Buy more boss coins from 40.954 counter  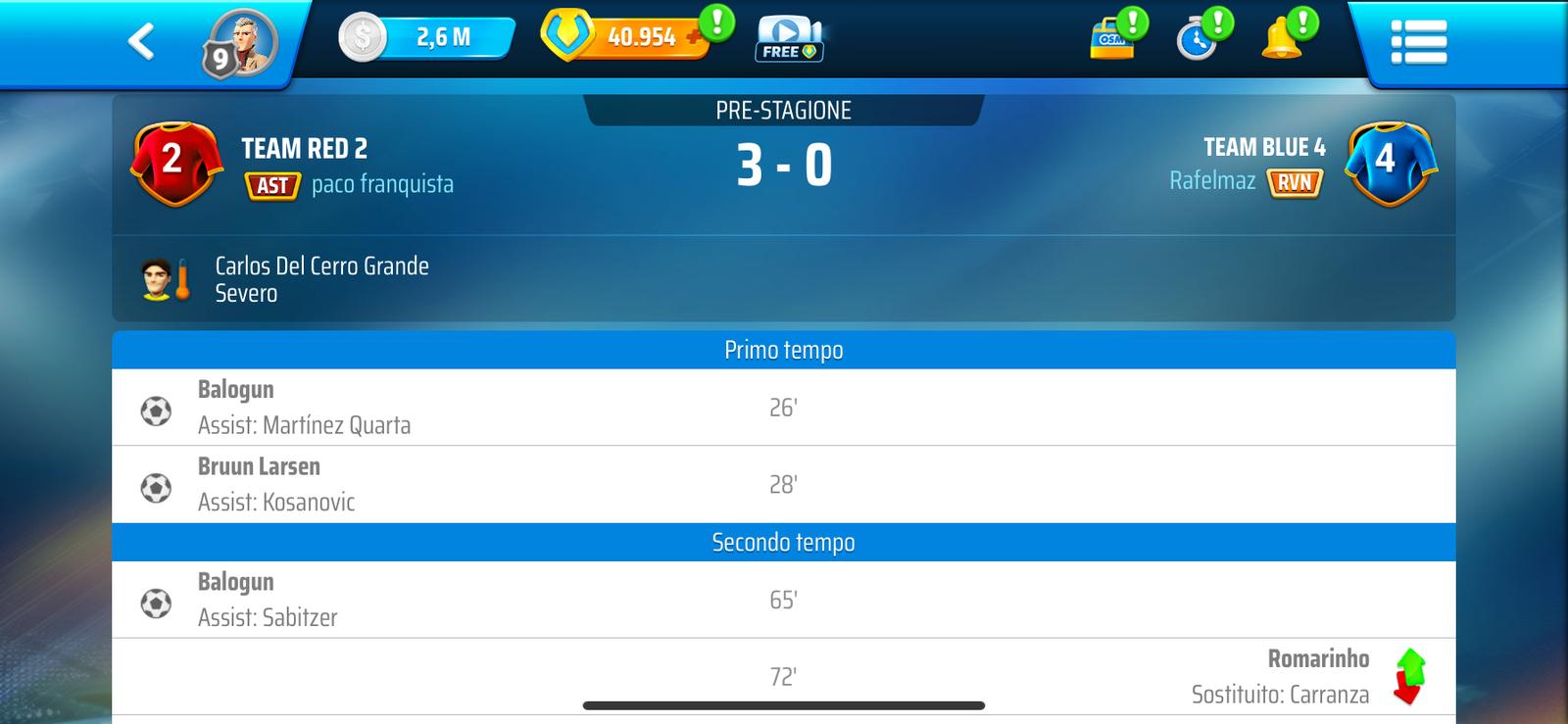pyautogui.click(x=694, y=38)
